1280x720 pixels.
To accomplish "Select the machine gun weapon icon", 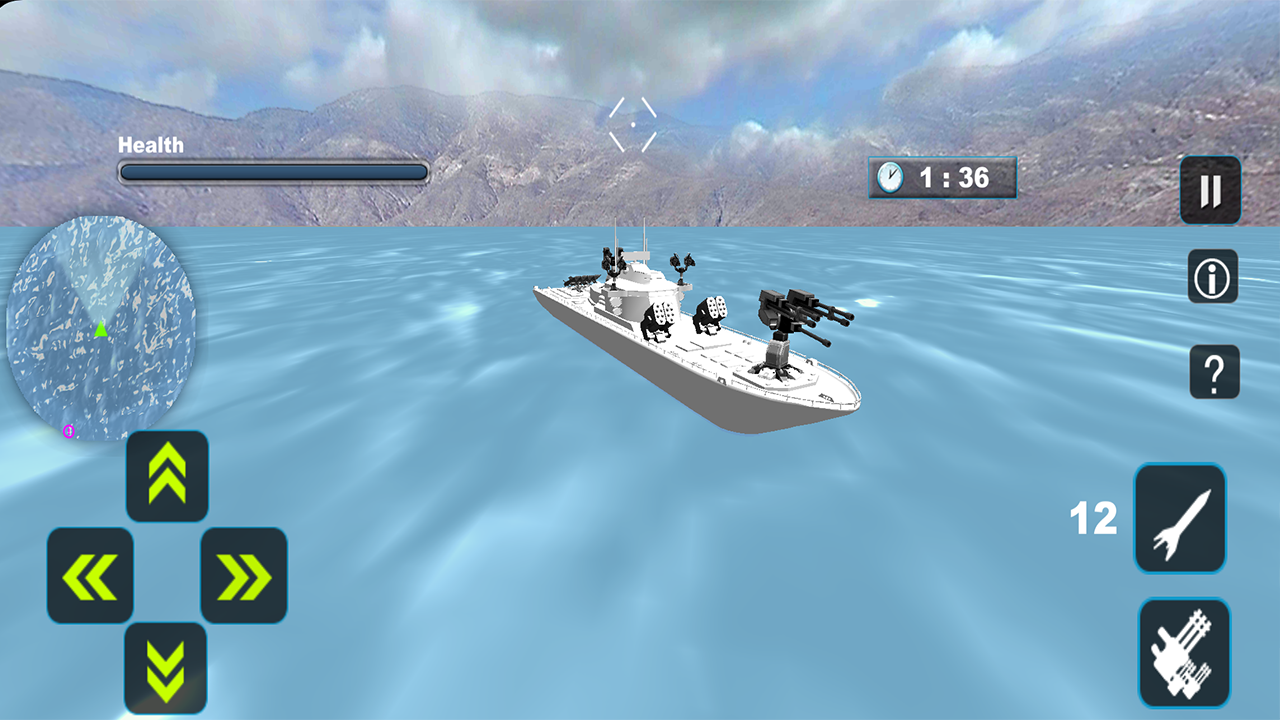I will (x=1183, y=651).
